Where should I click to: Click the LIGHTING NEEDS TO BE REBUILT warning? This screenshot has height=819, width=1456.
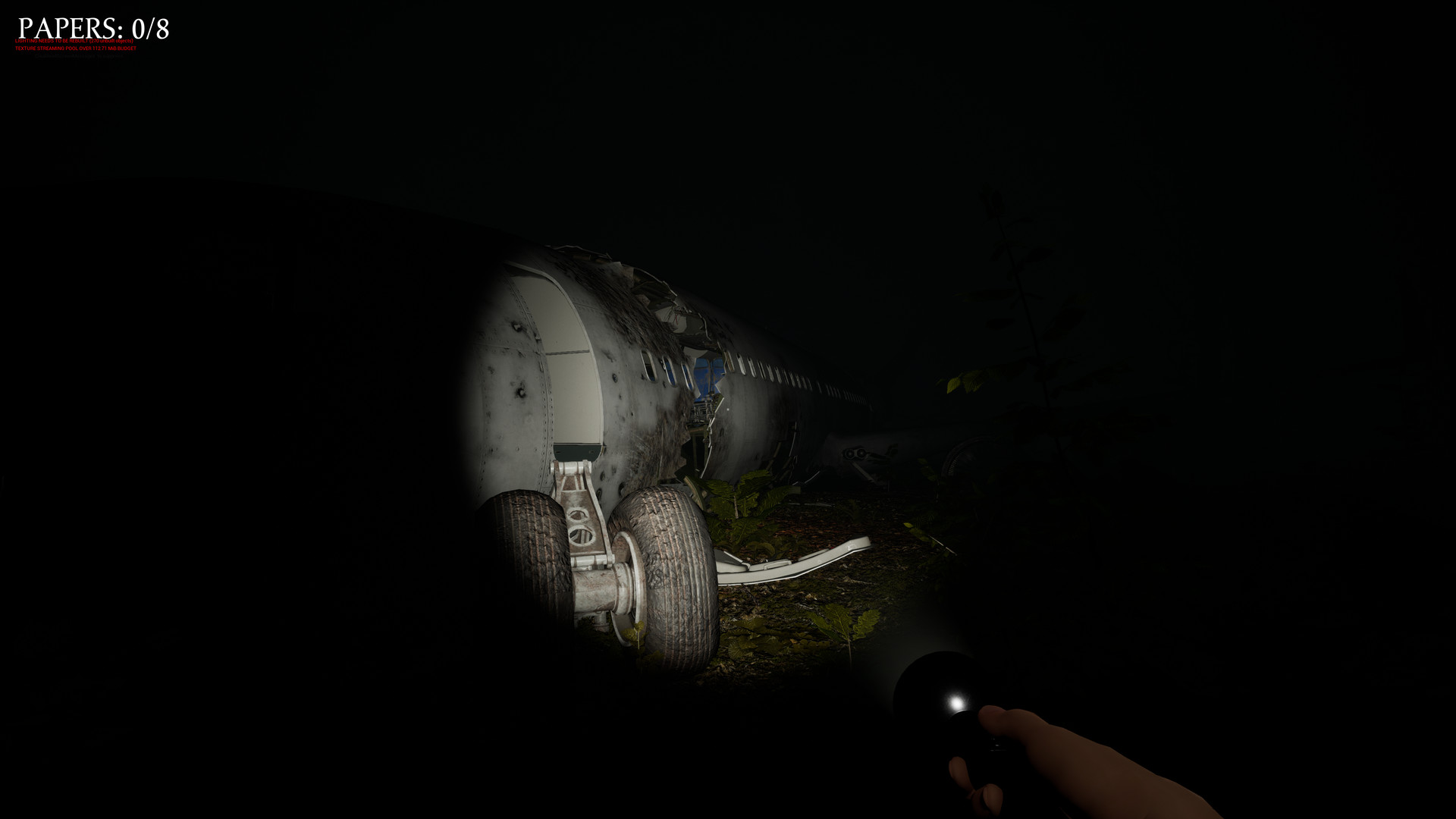[74, 39]
